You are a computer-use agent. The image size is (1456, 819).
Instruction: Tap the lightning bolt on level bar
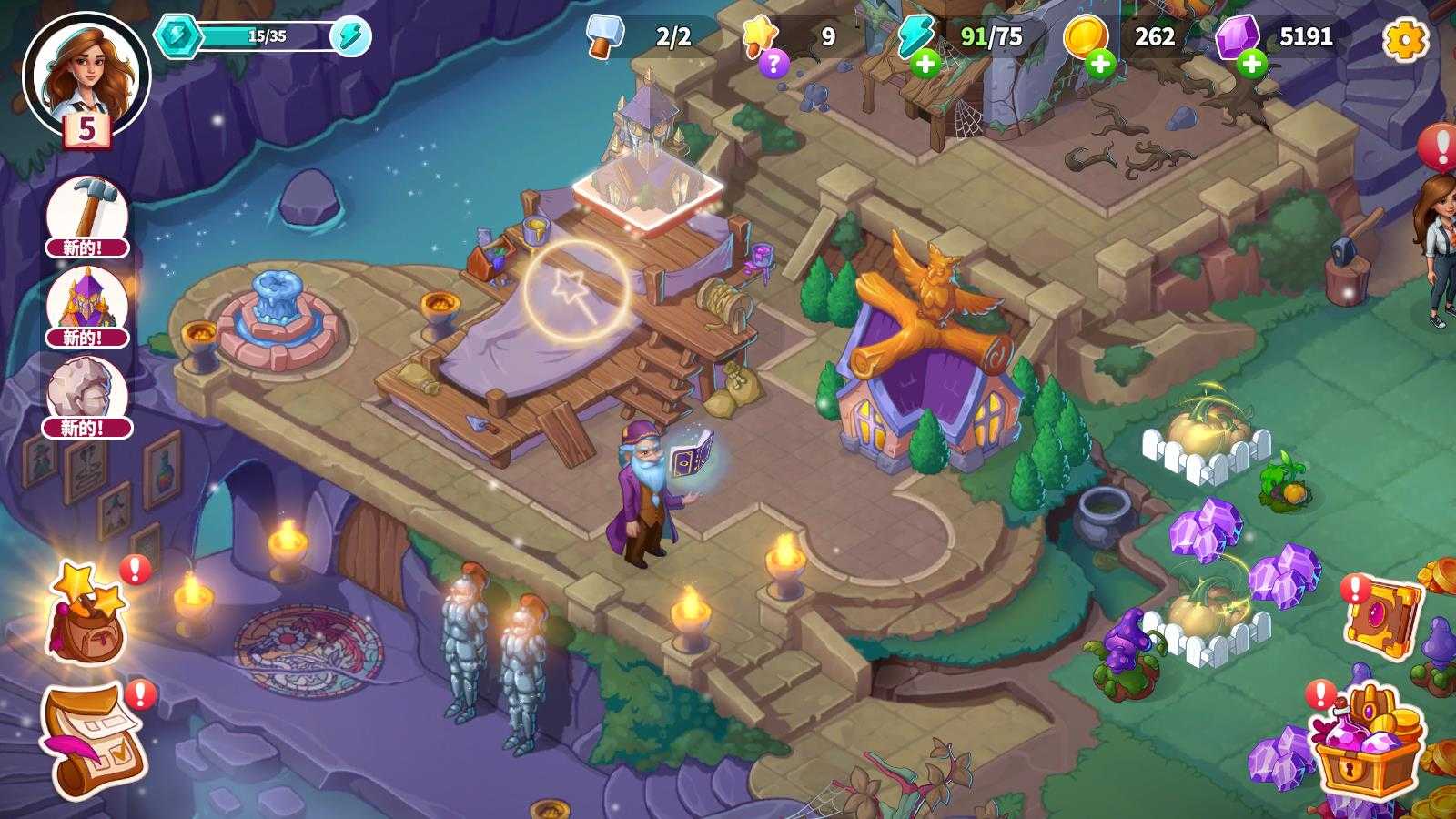(350, 36)
